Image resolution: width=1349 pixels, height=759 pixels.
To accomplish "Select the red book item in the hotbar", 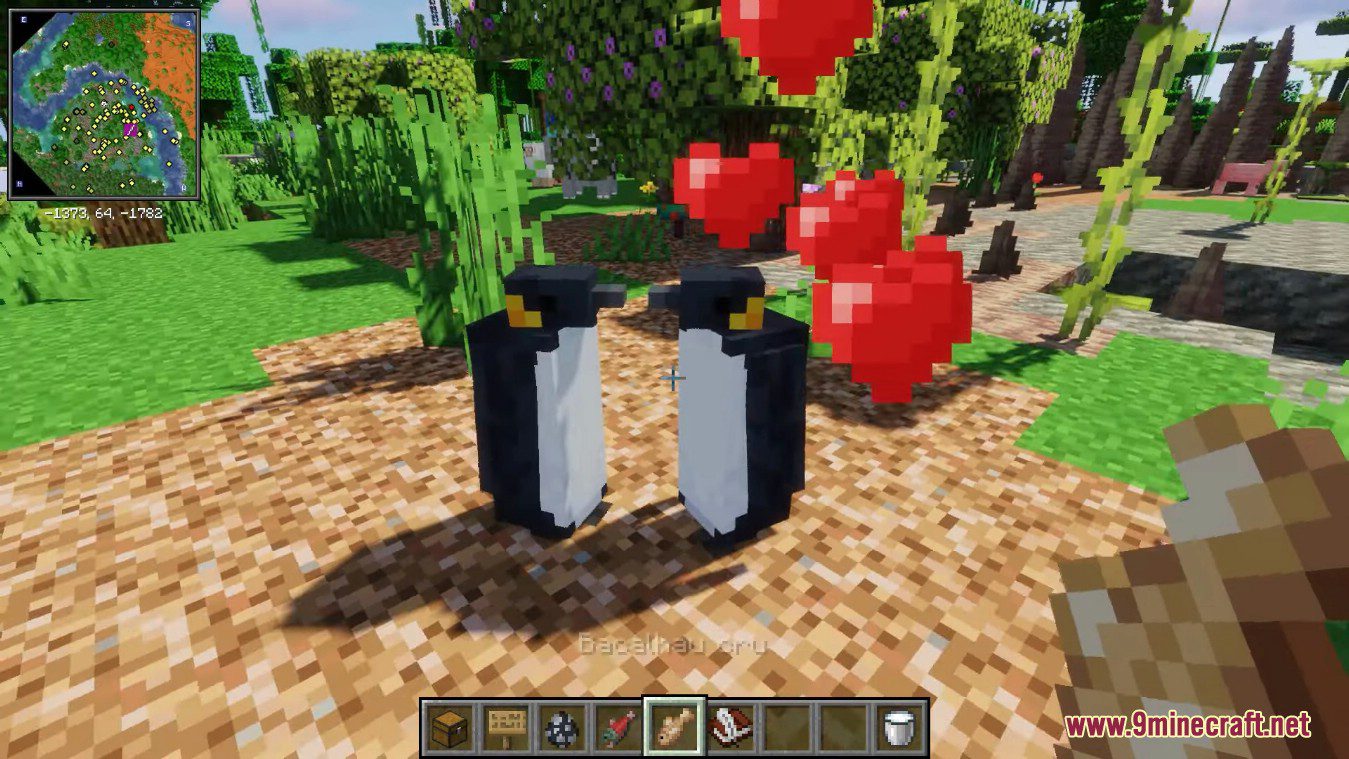I will pos(730,727).
